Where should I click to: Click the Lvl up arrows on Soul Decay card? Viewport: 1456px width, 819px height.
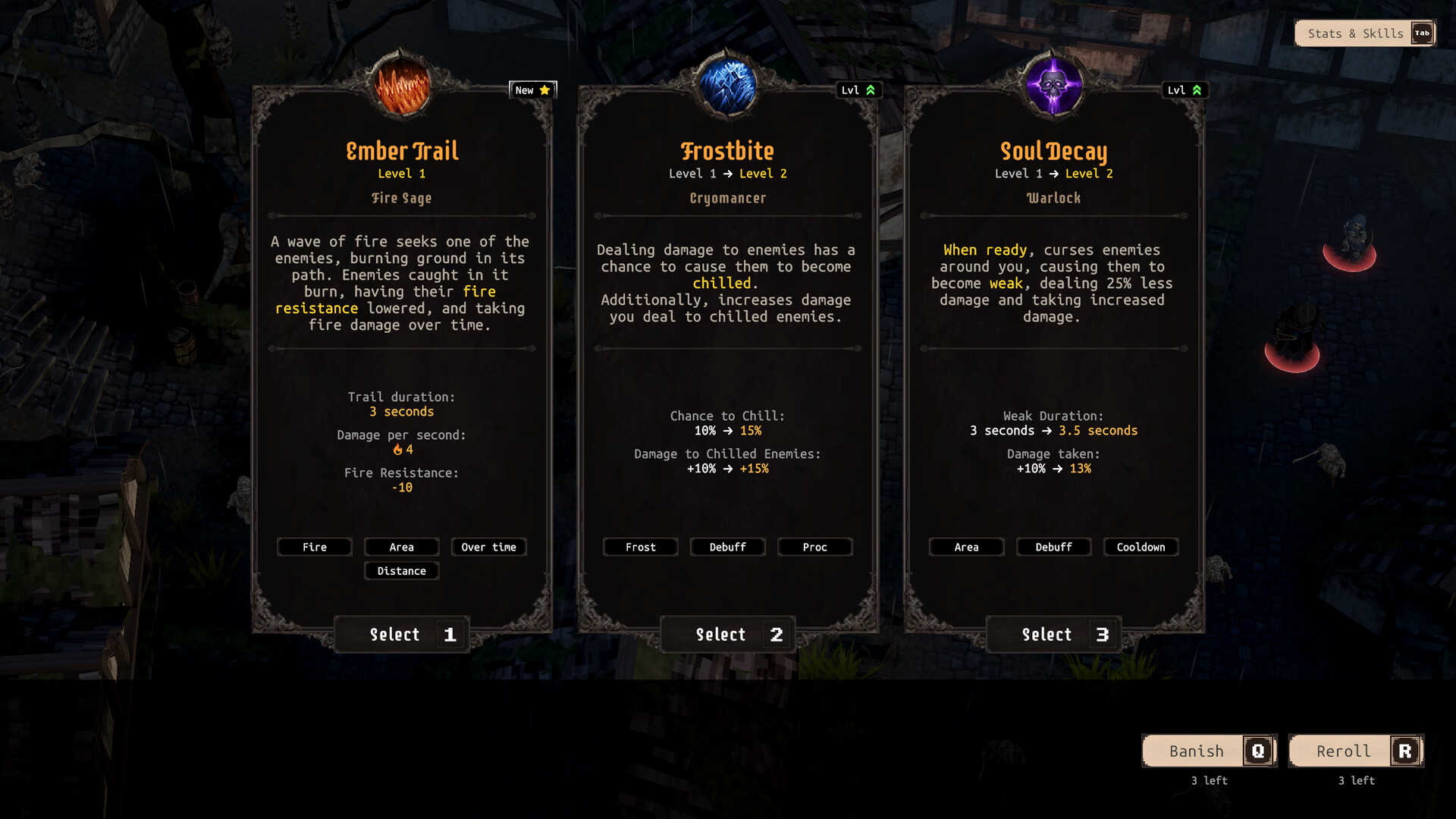pyautogui.click(x=1196, y=89)
